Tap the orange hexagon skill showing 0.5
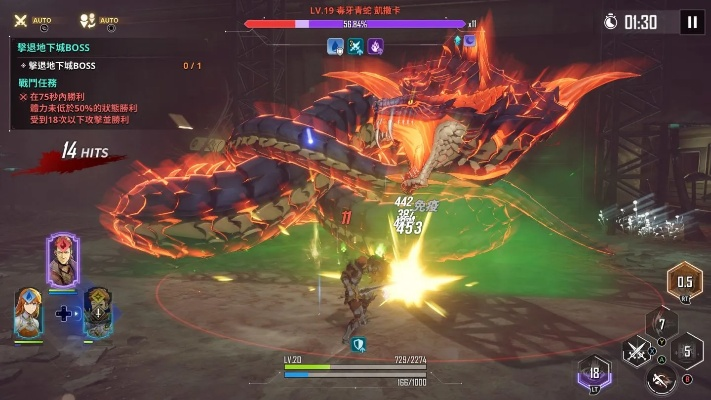Viewport: 711px width, 400px height. coord(685,283)
